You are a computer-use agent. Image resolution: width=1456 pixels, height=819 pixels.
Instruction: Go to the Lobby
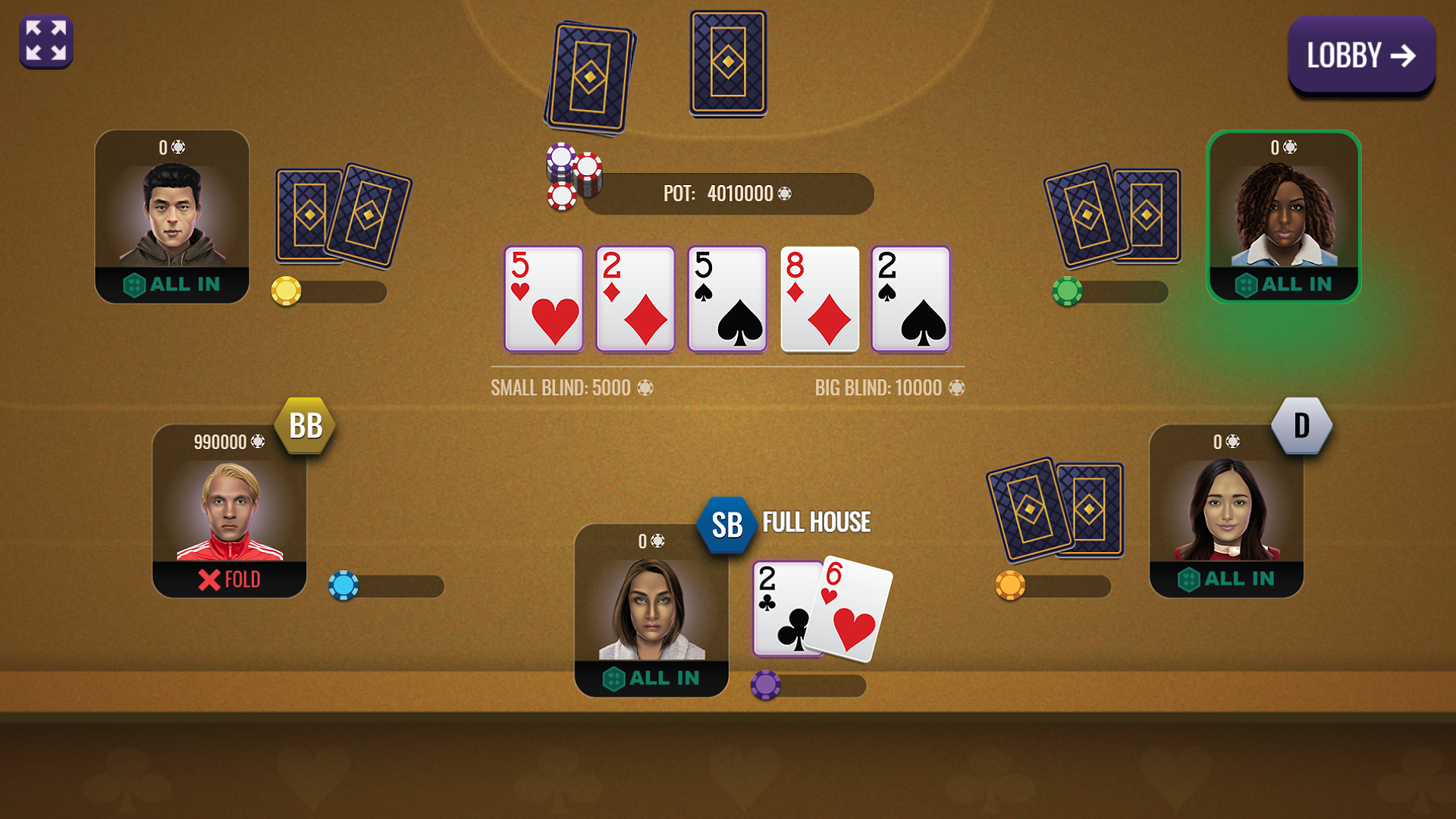[x=1360, y=53]
